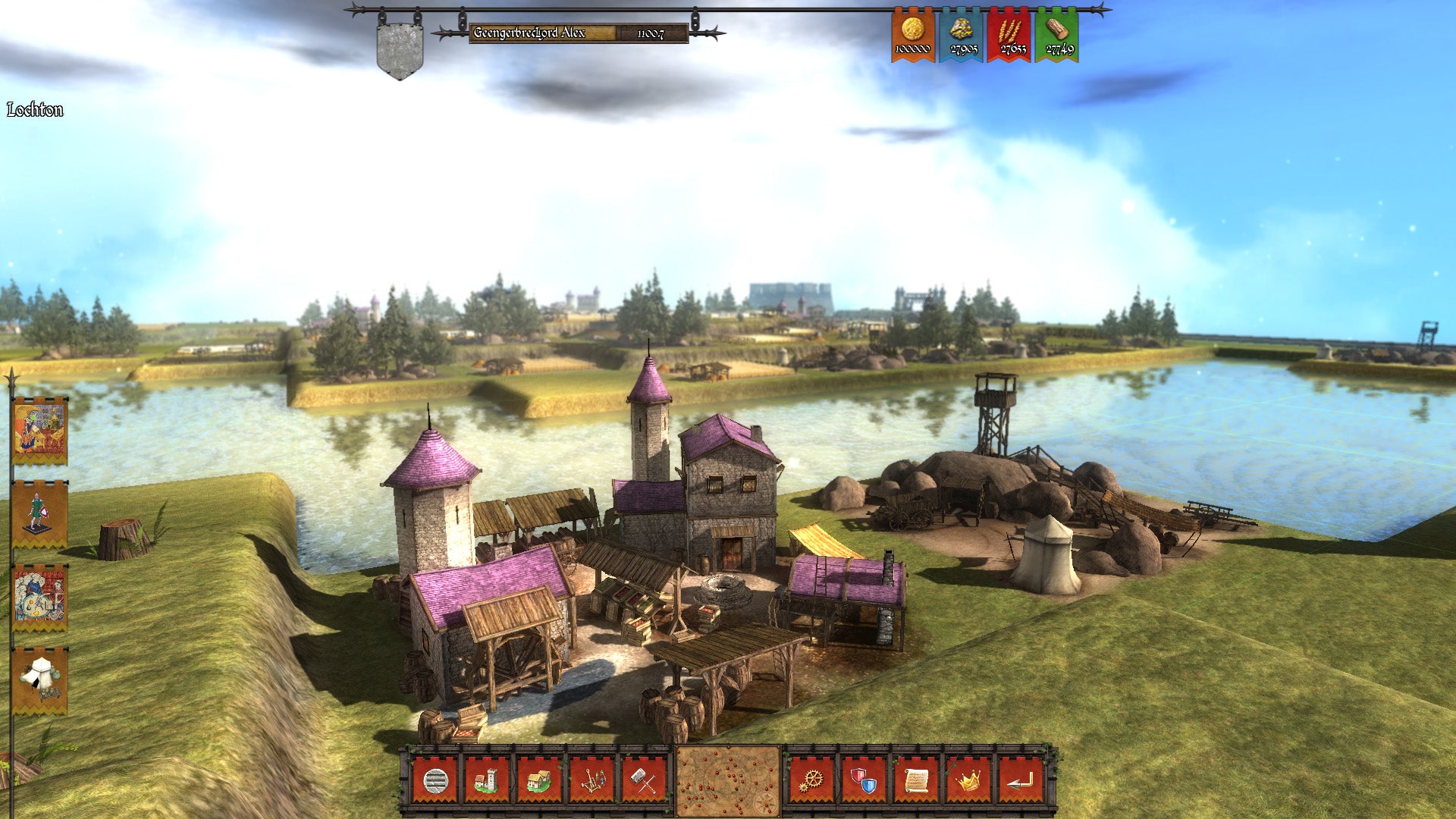Choose the white tent camp banner
The height and width of the screenshot is (819, 1456).
[x=40, y=680]
